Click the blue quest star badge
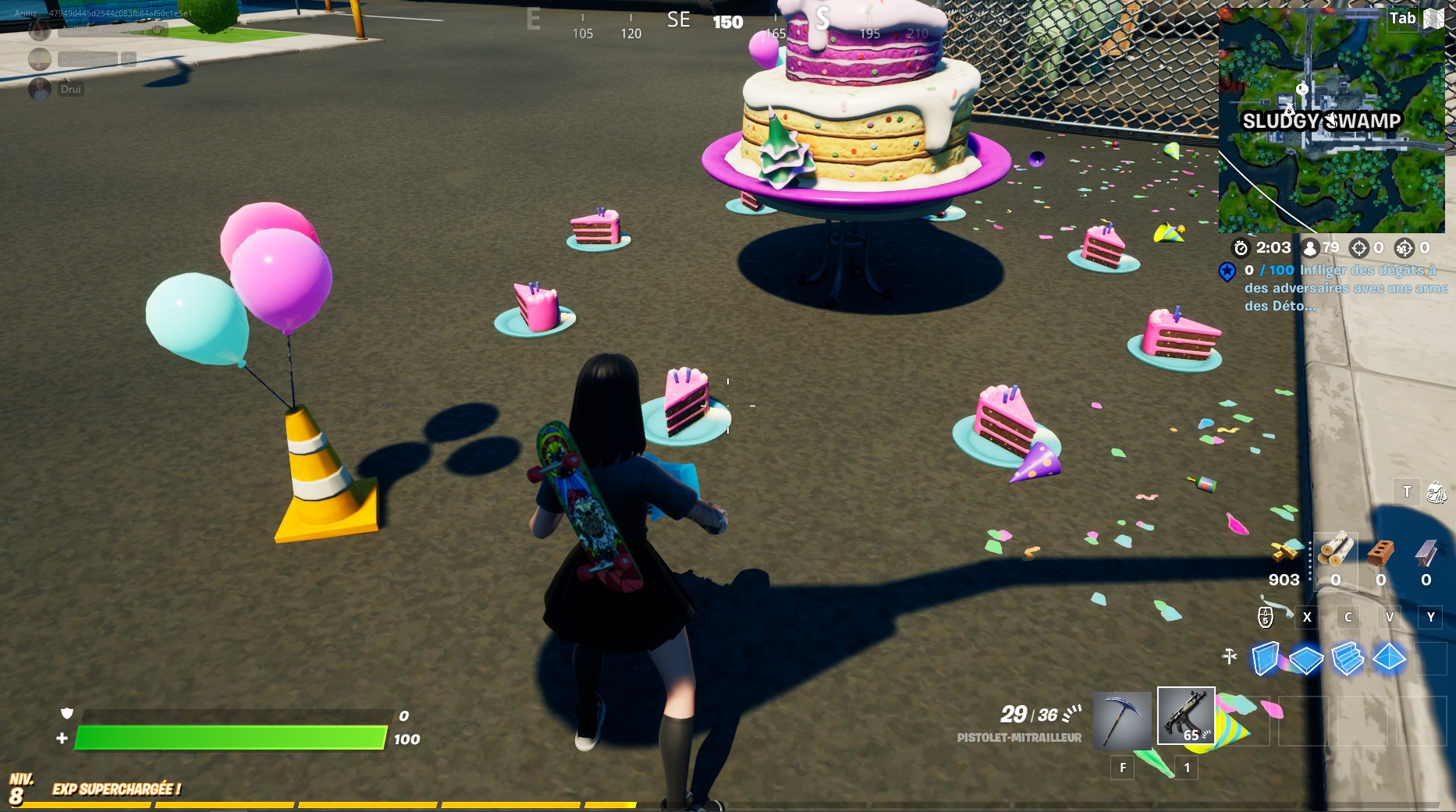This screenshot has width=1456, height=812. click(x=1228, y=272)
